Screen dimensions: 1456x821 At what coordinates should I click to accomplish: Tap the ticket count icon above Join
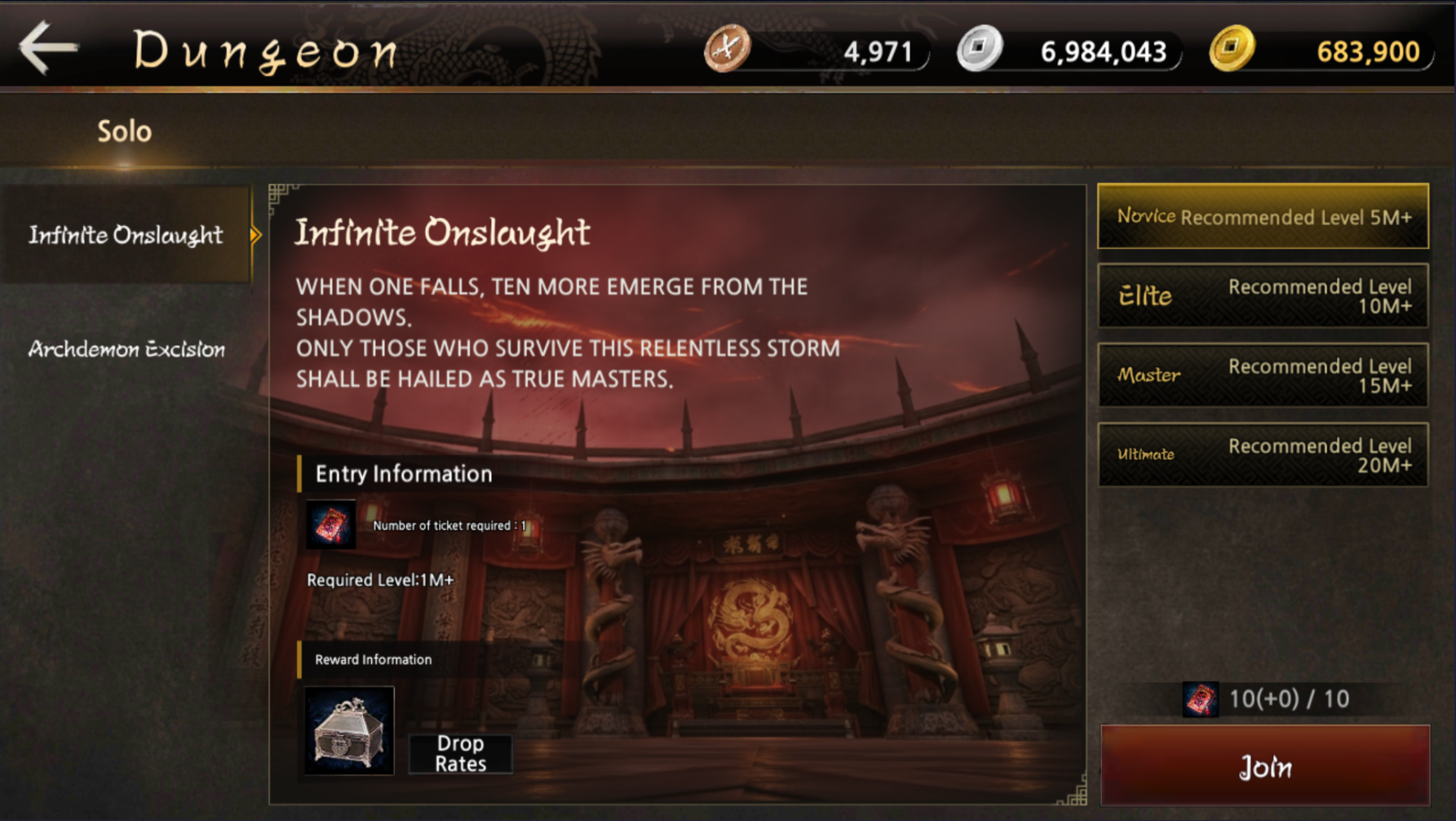click(x=1200, y=699)
